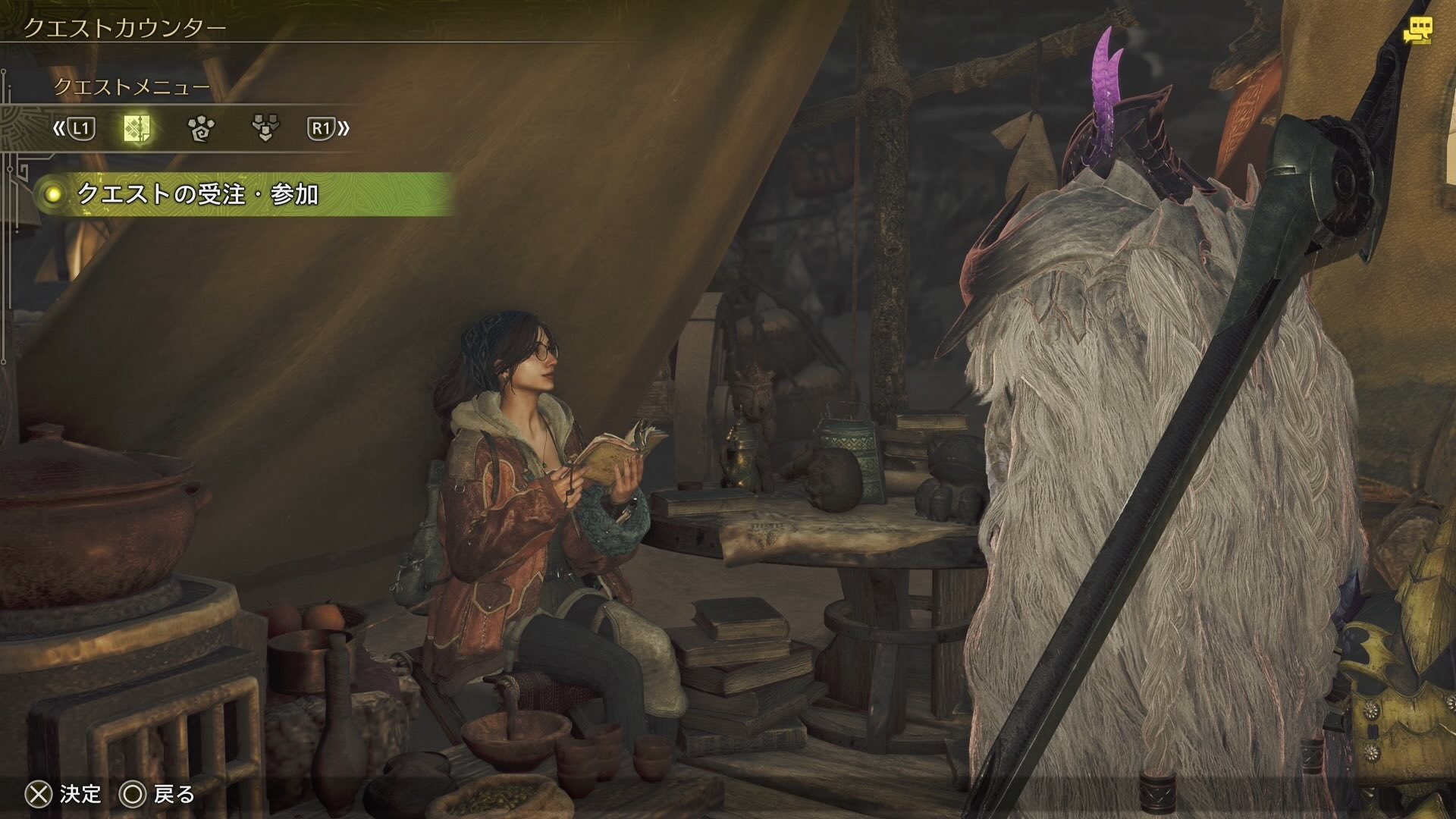1456x819 pixels.
Task: Open the paw print tab
Action: coord(201,129)
